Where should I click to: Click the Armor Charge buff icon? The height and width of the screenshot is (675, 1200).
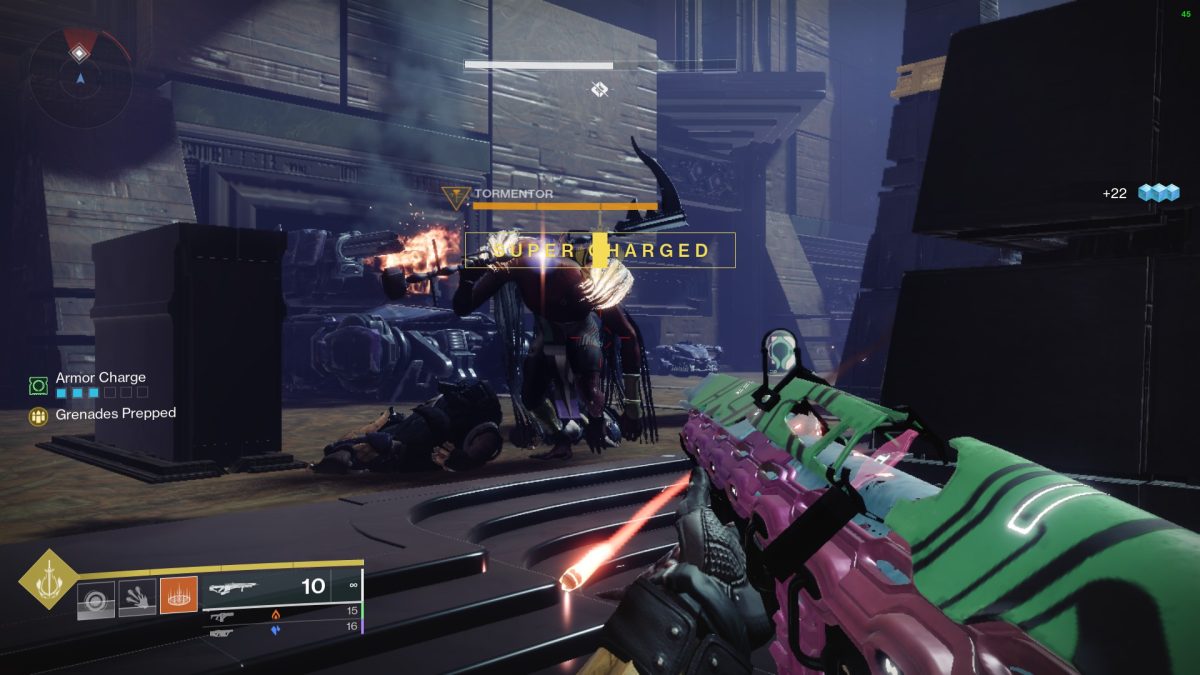(39, 384)
